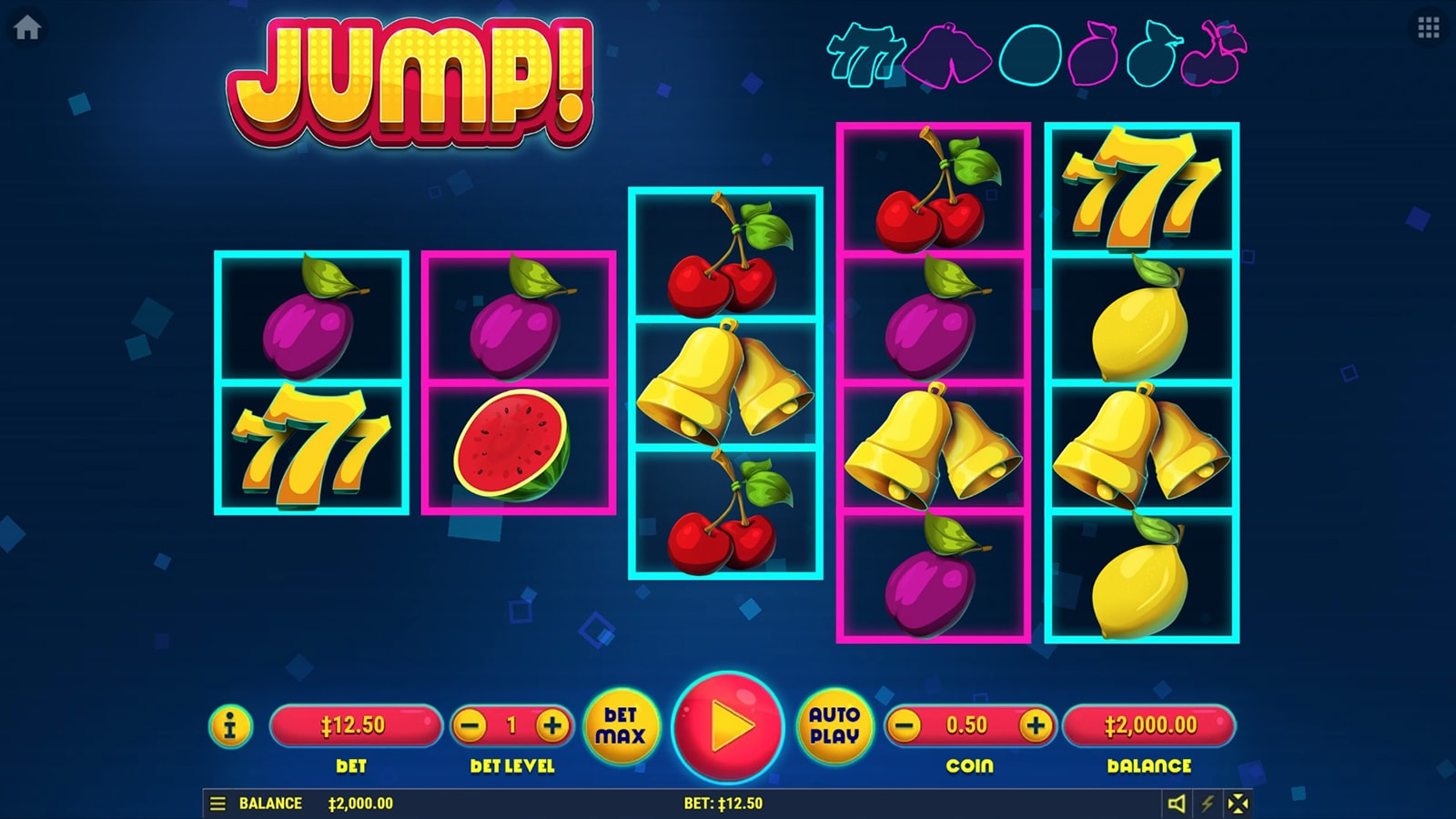Open the games grid menu
This screenshot has width=1456, height=819.
1429,27
